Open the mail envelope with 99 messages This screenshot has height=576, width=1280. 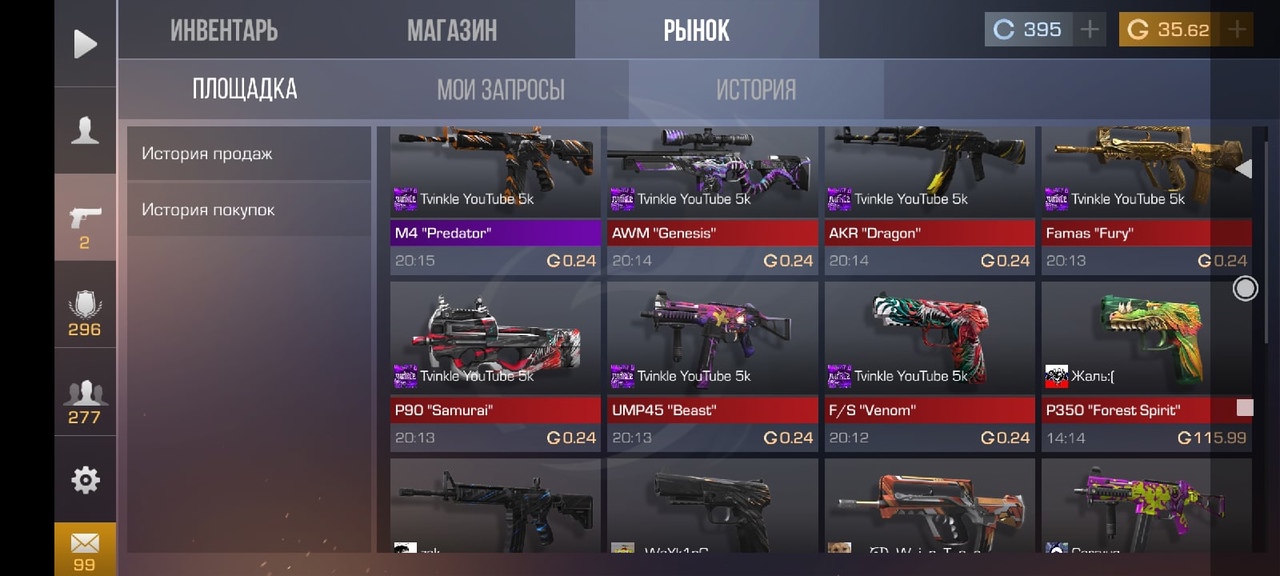[x=85, y=549]
